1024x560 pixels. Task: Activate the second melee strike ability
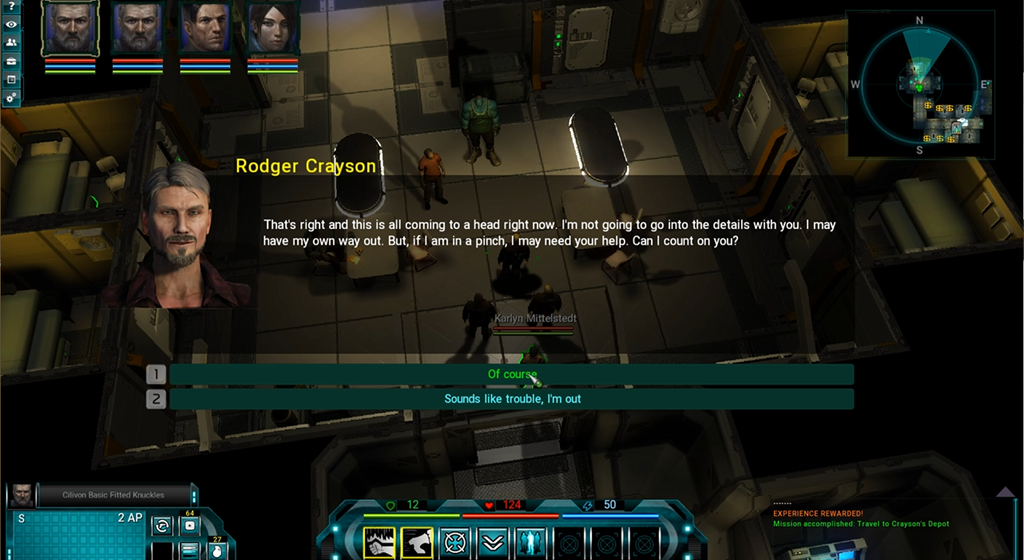[x=417, y=543]
